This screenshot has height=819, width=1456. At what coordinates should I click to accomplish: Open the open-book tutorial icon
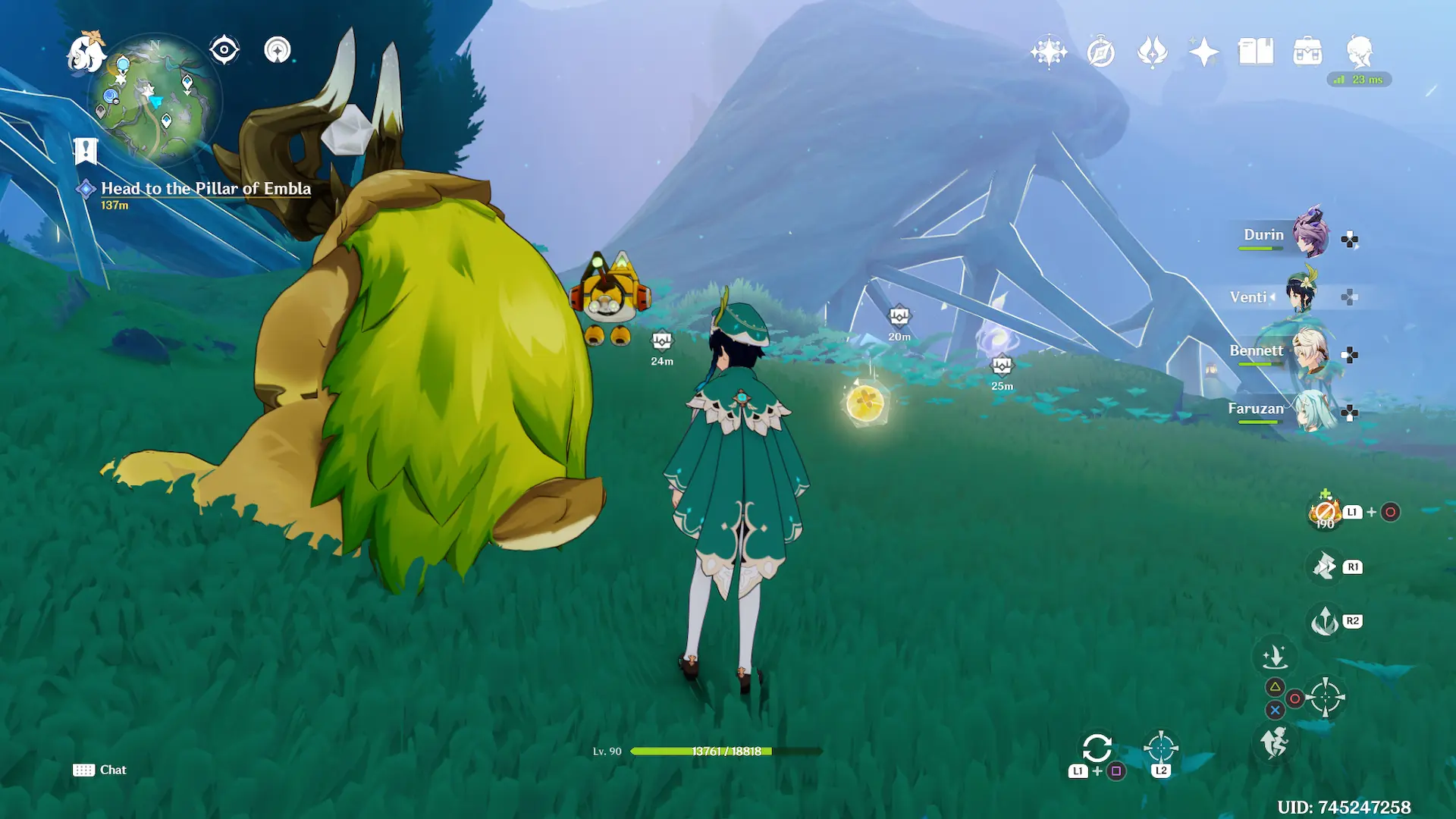[1256, 52]
